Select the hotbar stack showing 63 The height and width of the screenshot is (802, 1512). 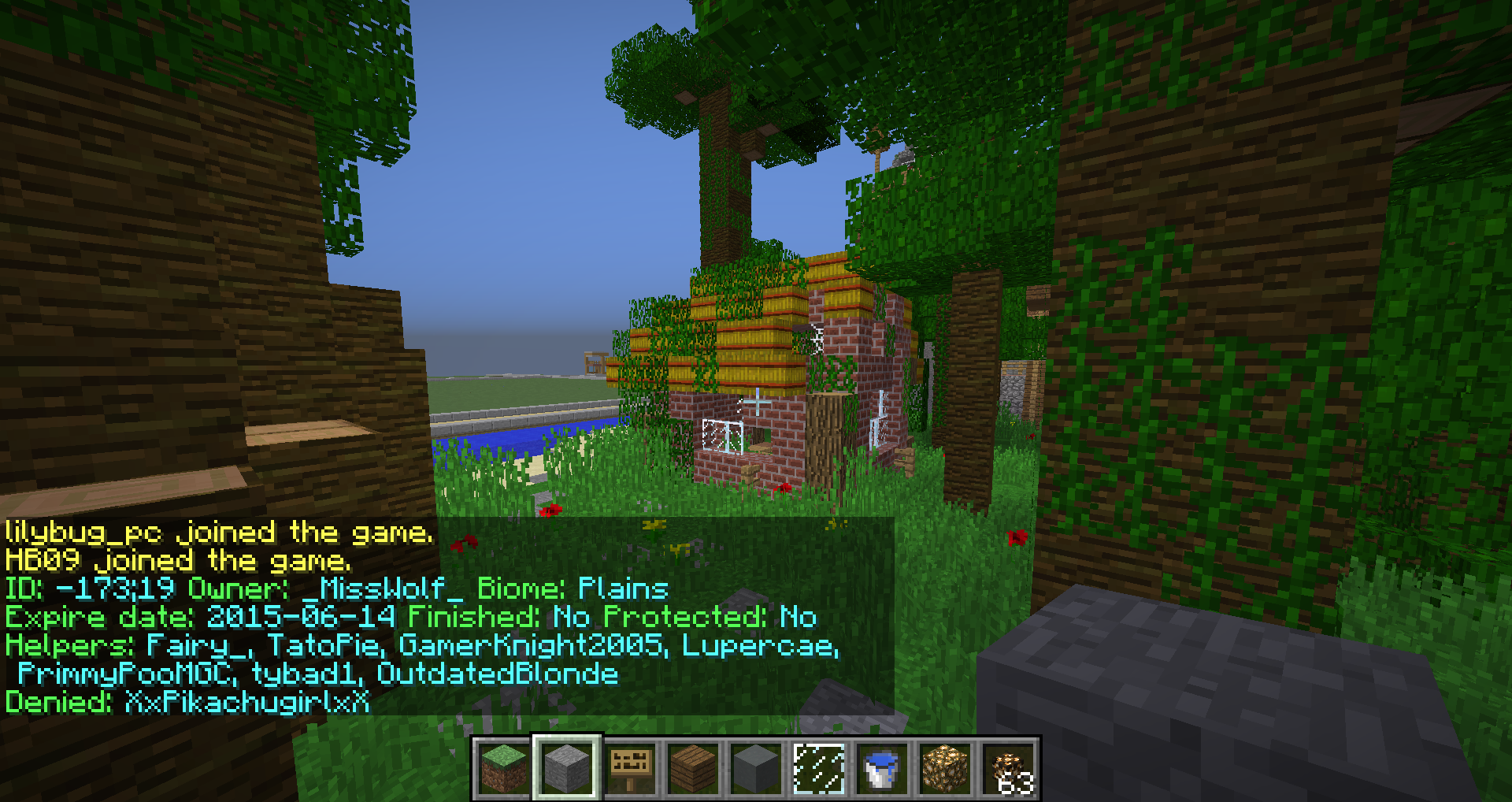[1008, 768]
